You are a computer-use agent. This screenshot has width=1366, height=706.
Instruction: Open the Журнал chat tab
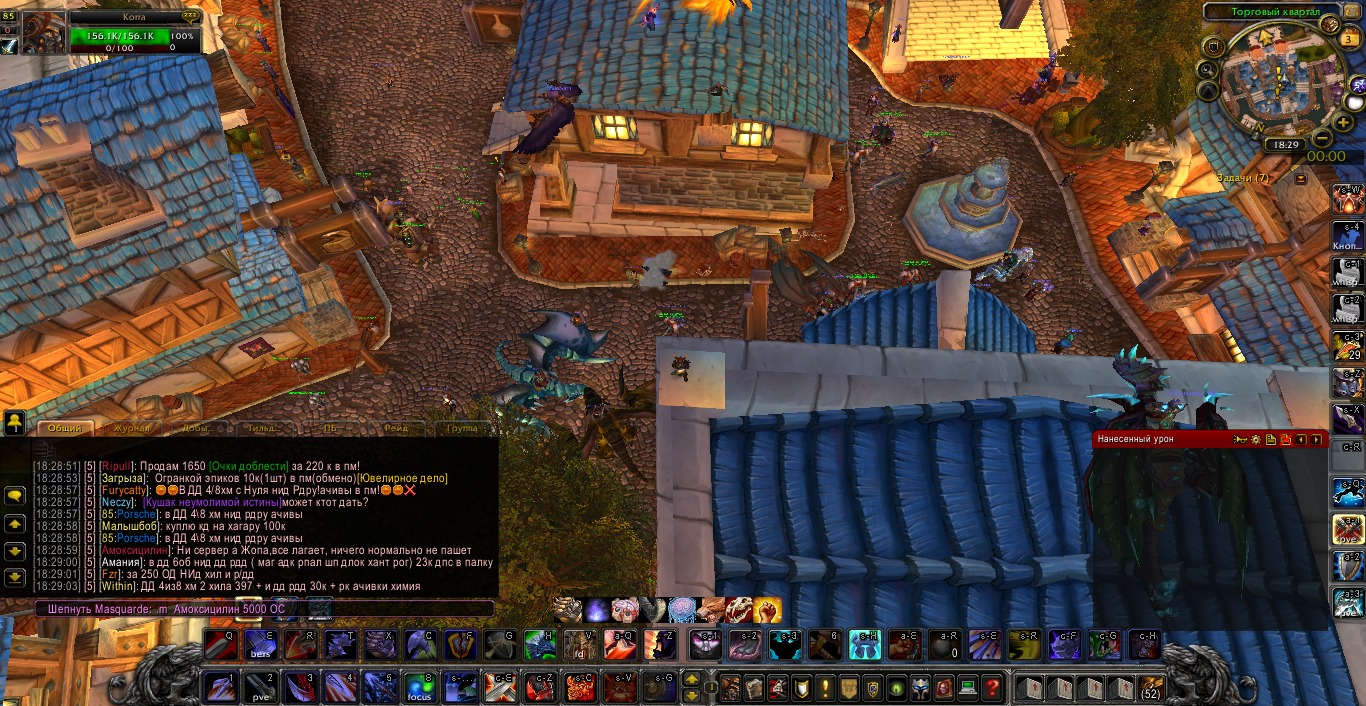[x=131, y=428]
